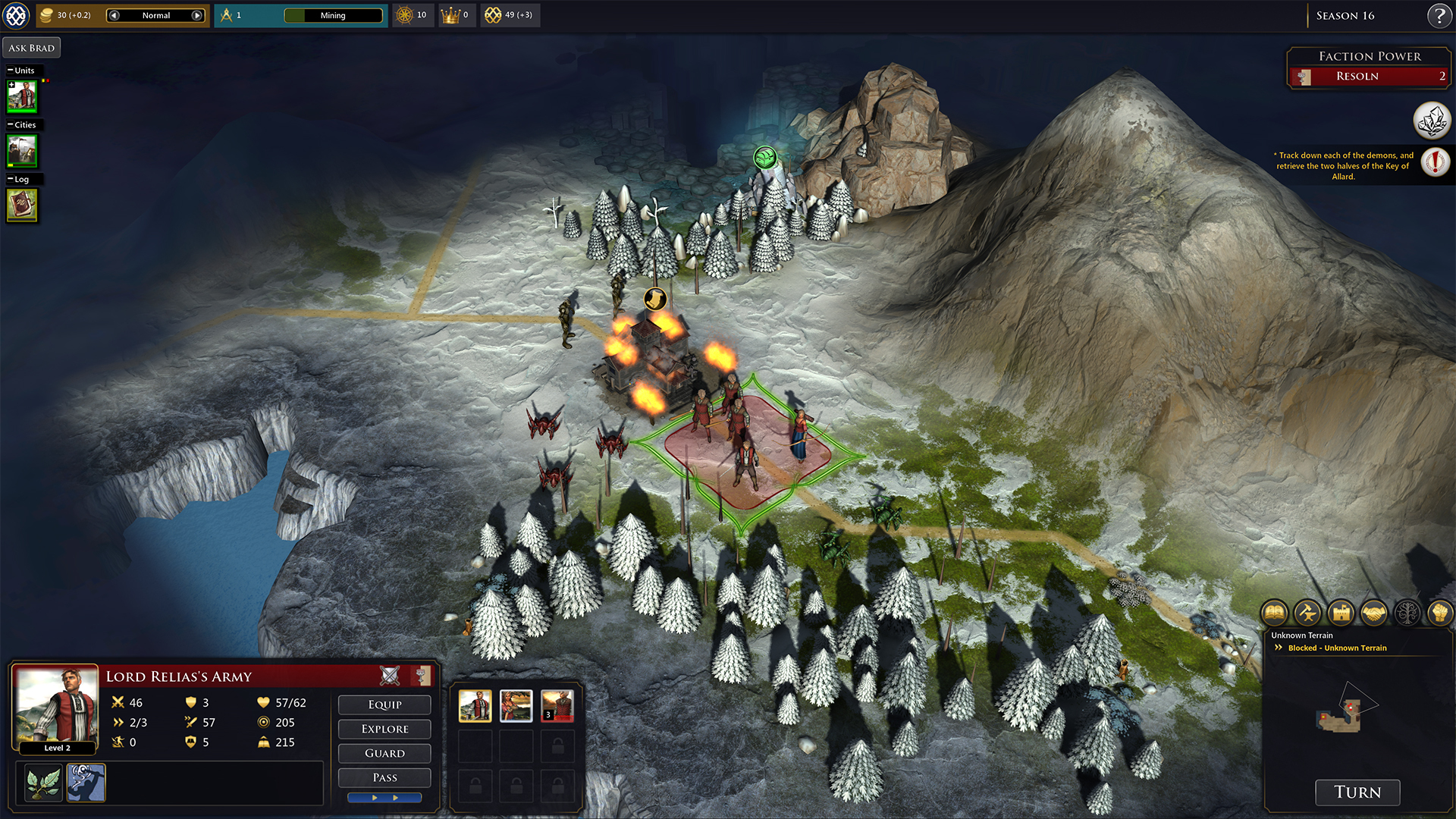Select the city thumbnail under Cities
The image size is (1456, 819).
coord(22,151)
